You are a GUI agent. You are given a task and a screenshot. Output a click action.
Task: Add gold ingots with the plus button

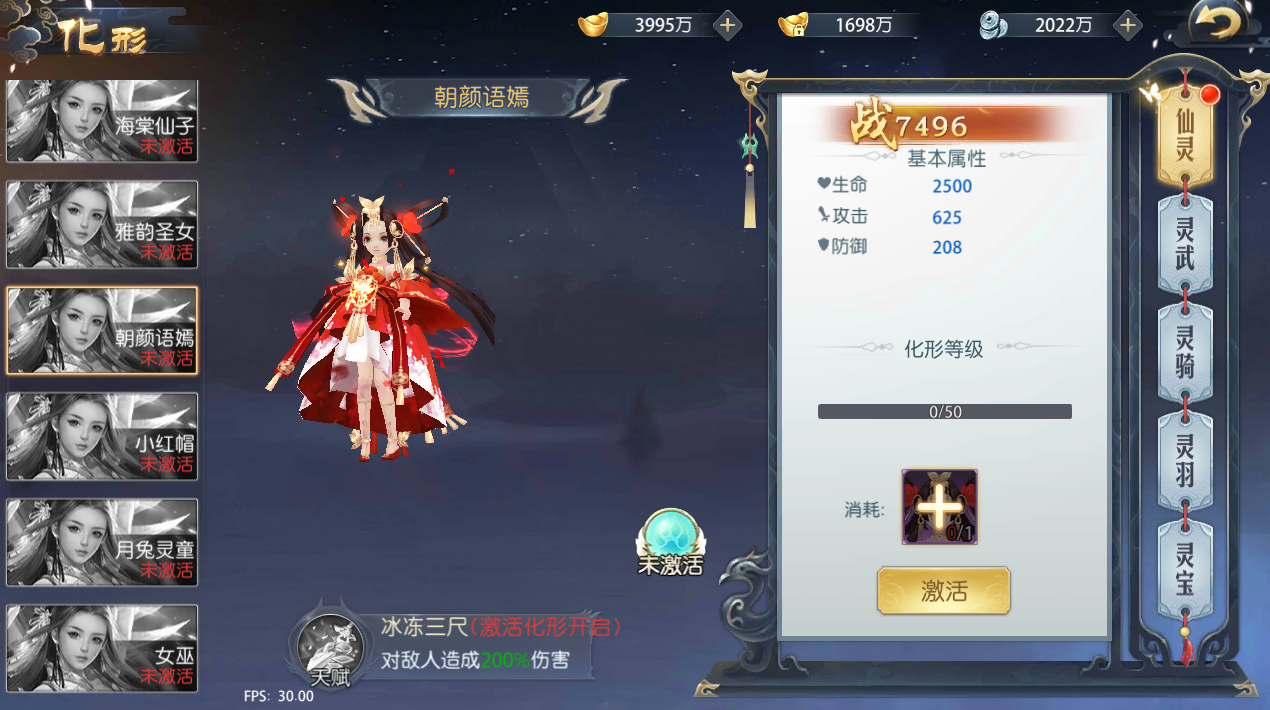pos(727,25)
